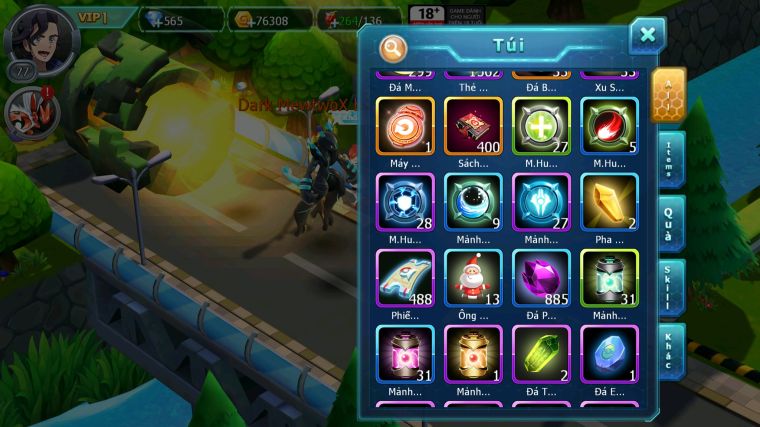Select the Phiếu ticket stack of 488

[405, 277]
